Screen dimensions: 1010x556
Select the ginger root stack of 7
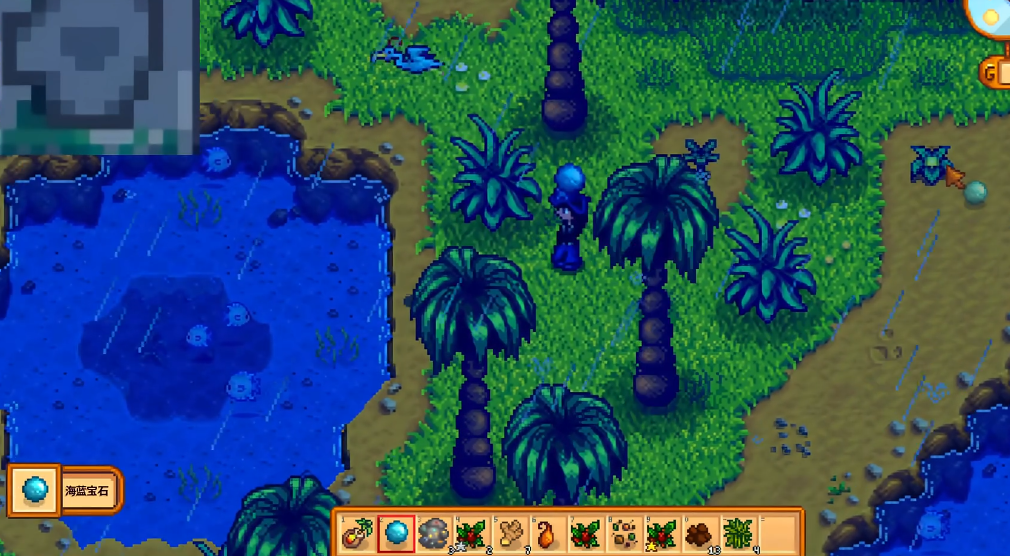tap(510, 531)
